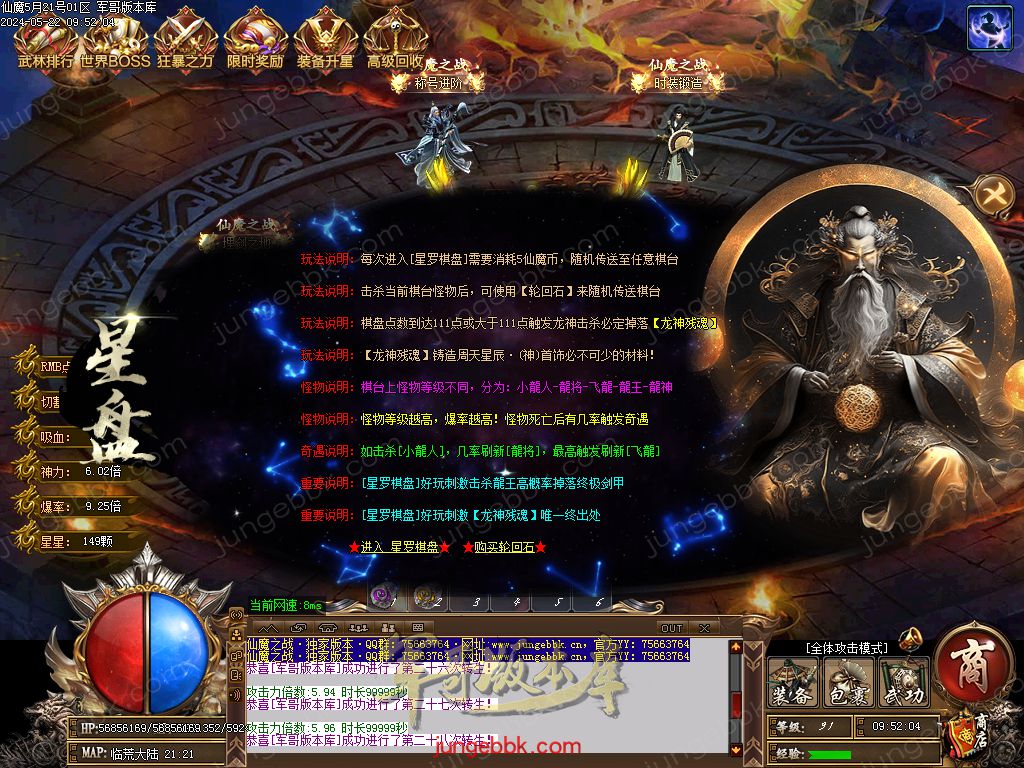This screenshot has width=1024, height=768.
Task: Open the 限时奖励 timed rewards
Action: click(x=255, y=41)
